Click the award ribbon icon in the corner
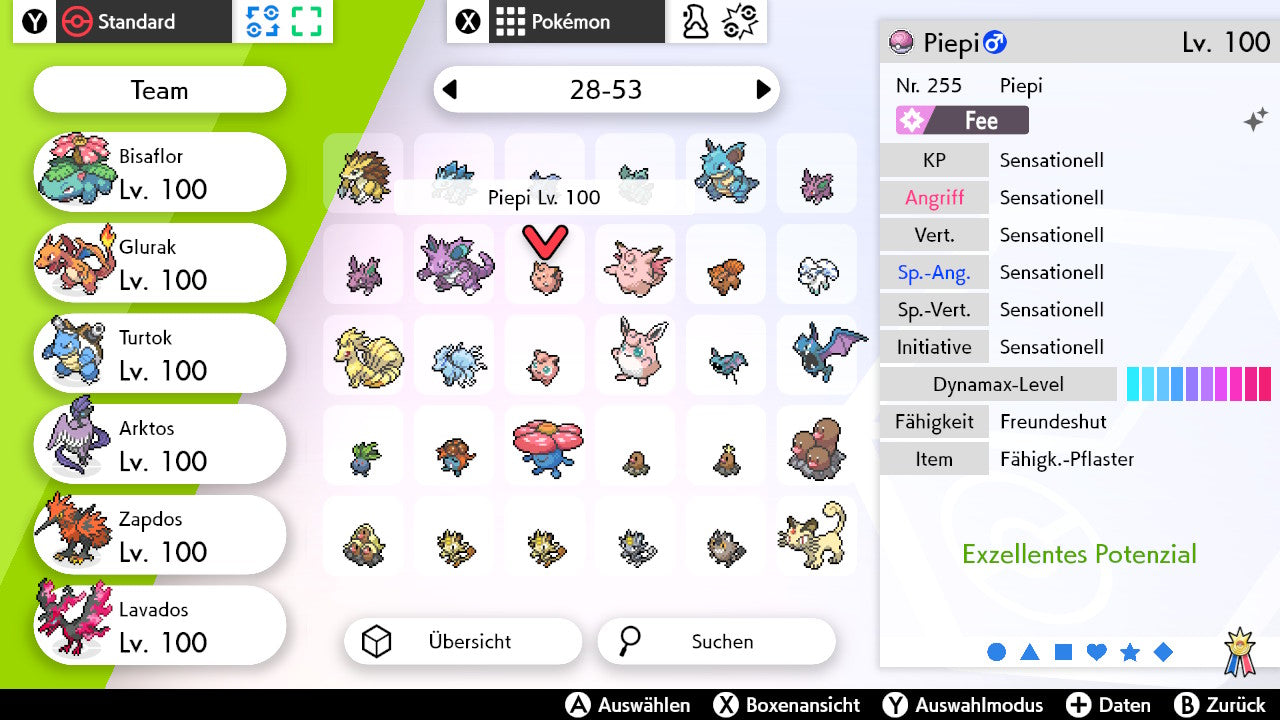Image resolution: width=1280 pixels, height=720 pixels. tap(1241, 651)
